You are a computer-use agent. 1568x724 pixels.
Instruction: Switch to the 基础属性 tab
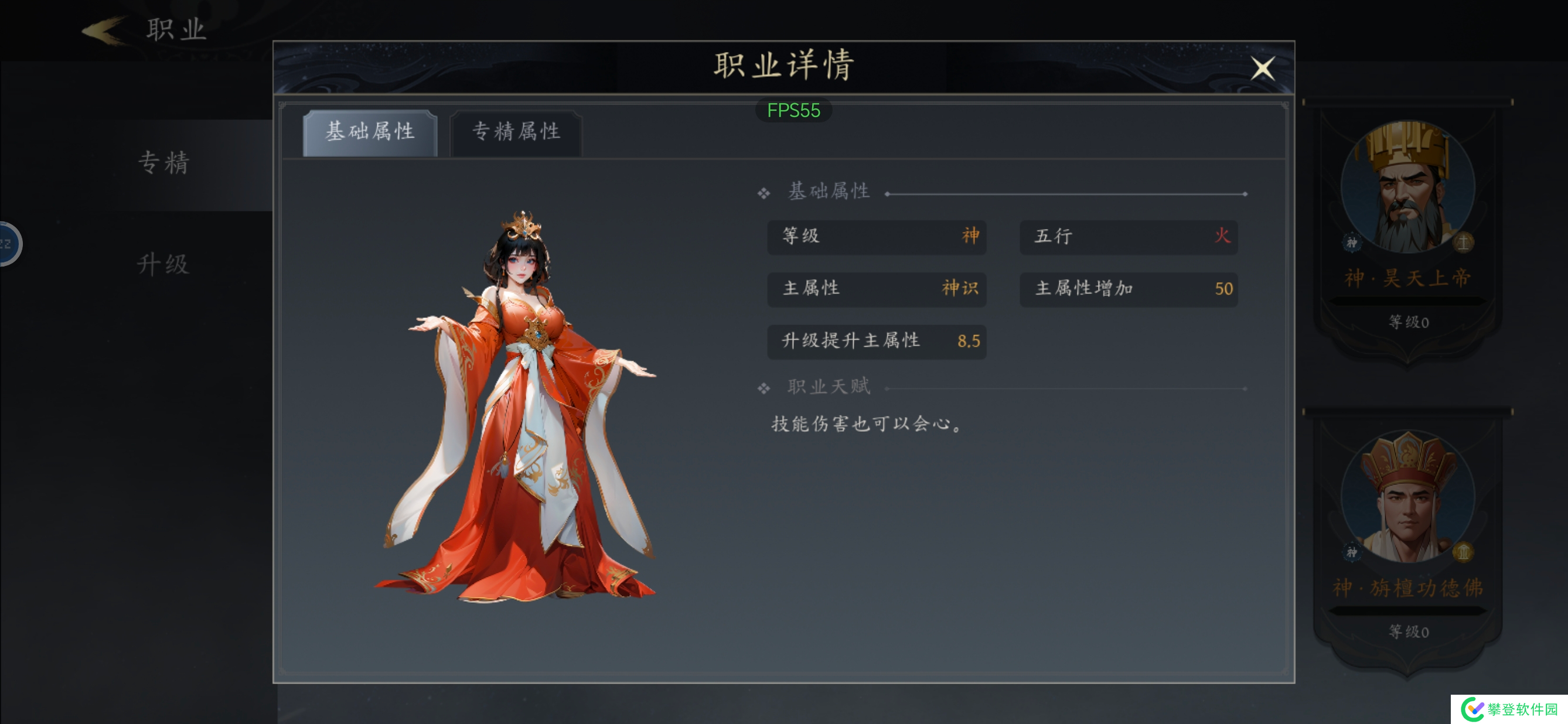coord(371,132)
